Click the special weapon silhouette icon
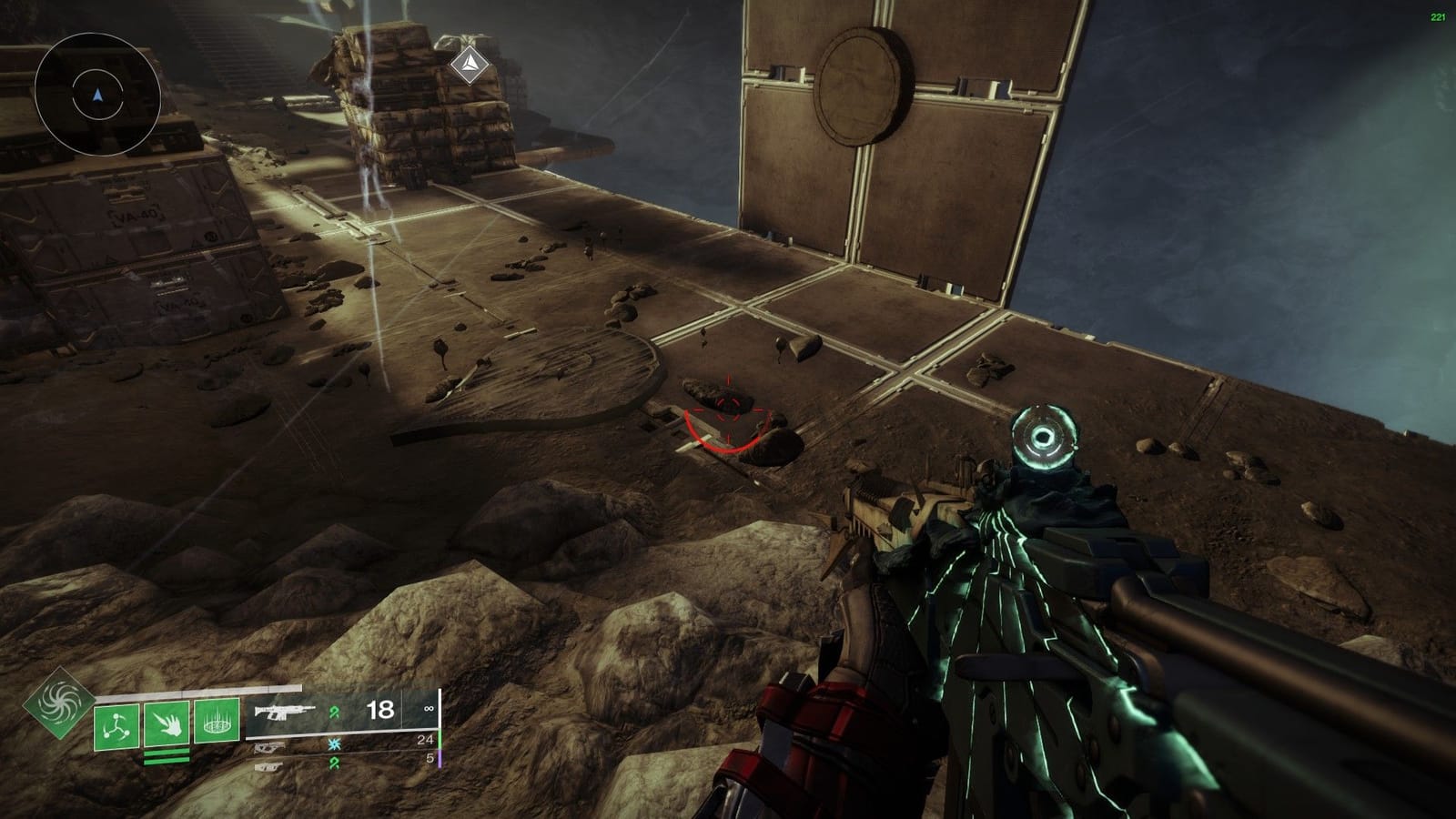1456x819 pixels. pos(268,747)
